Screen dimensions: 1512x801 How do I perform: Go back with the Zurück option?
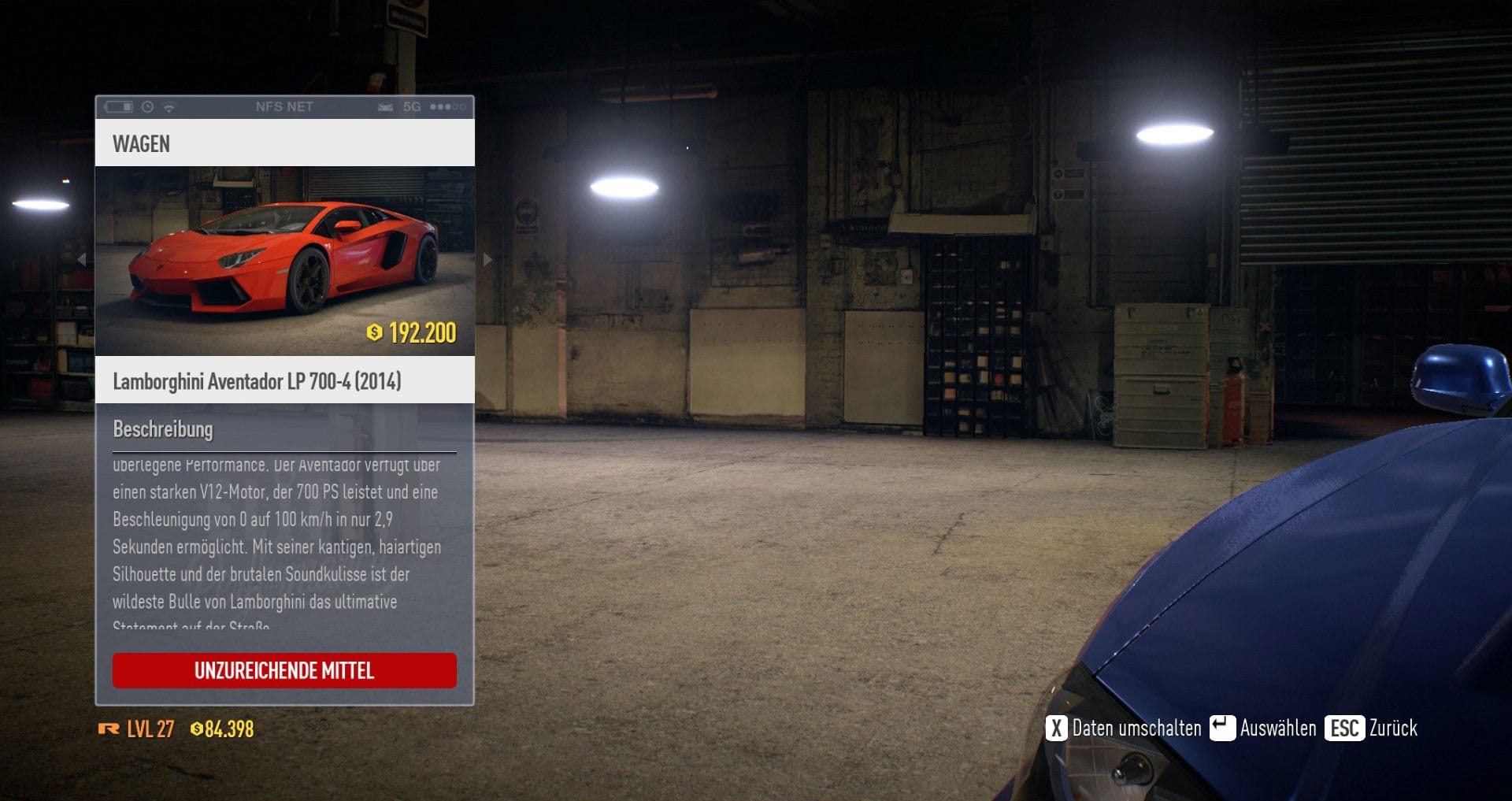pos(1372,728)
